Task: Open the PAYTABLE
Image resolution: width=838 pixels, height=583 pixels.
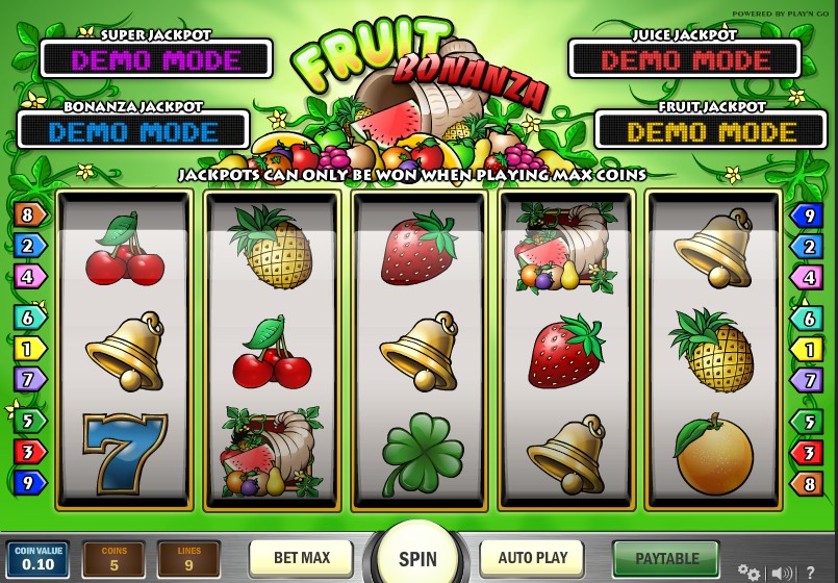Action: [x=666, y=559]
